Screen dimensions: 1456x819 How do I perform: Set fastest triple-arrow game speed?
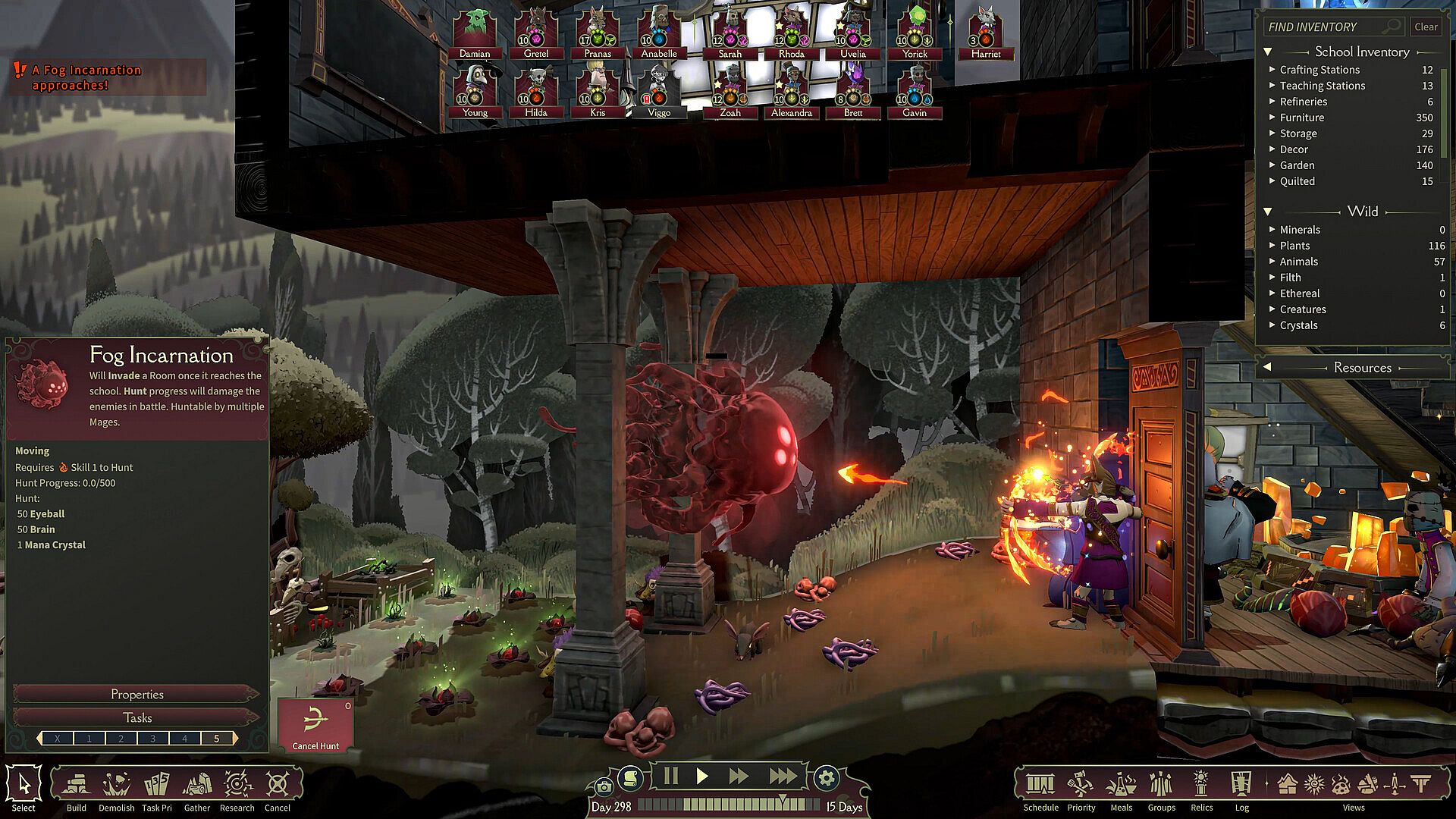pyautogui.click(x=783, y=776)
